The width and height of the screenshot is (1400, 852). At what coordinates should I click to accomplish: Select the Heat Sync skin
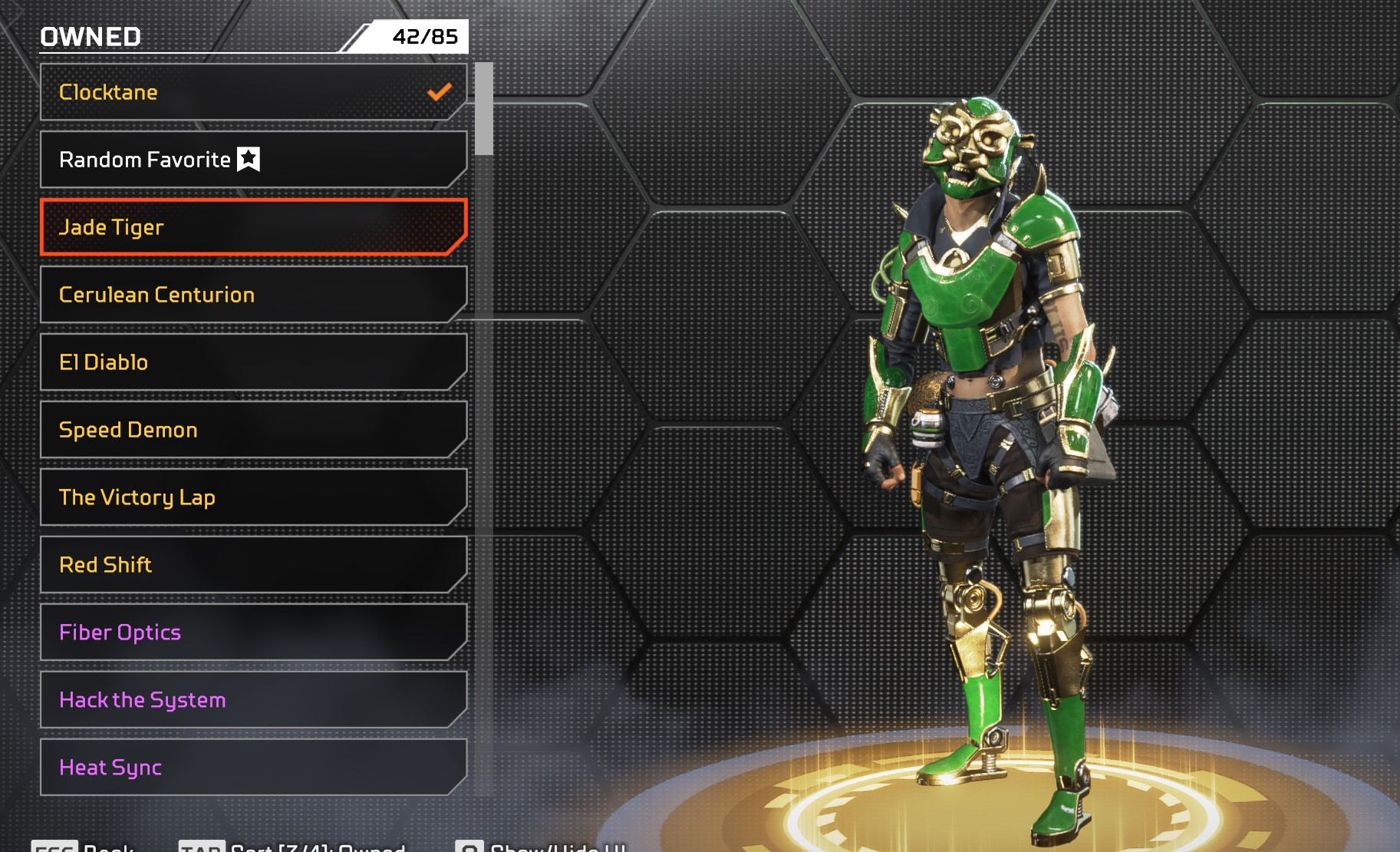[x=253, y=768]
